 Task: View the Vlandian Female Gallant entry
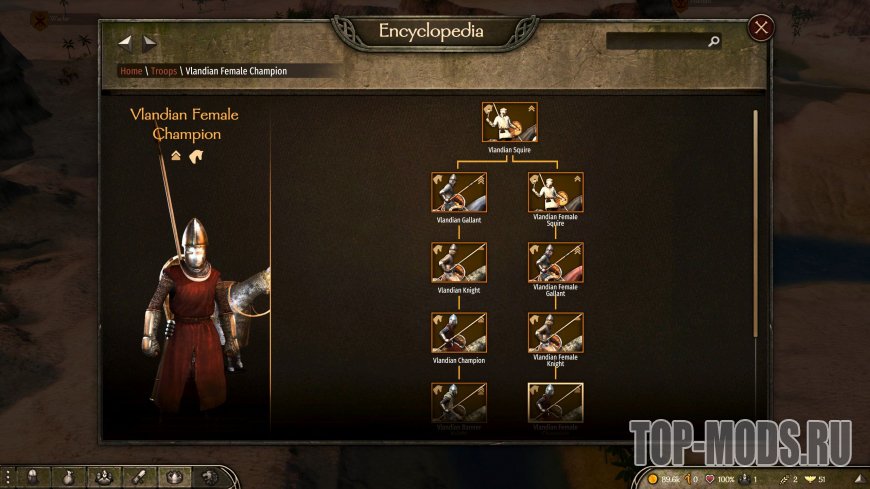[x=555, y=262]
